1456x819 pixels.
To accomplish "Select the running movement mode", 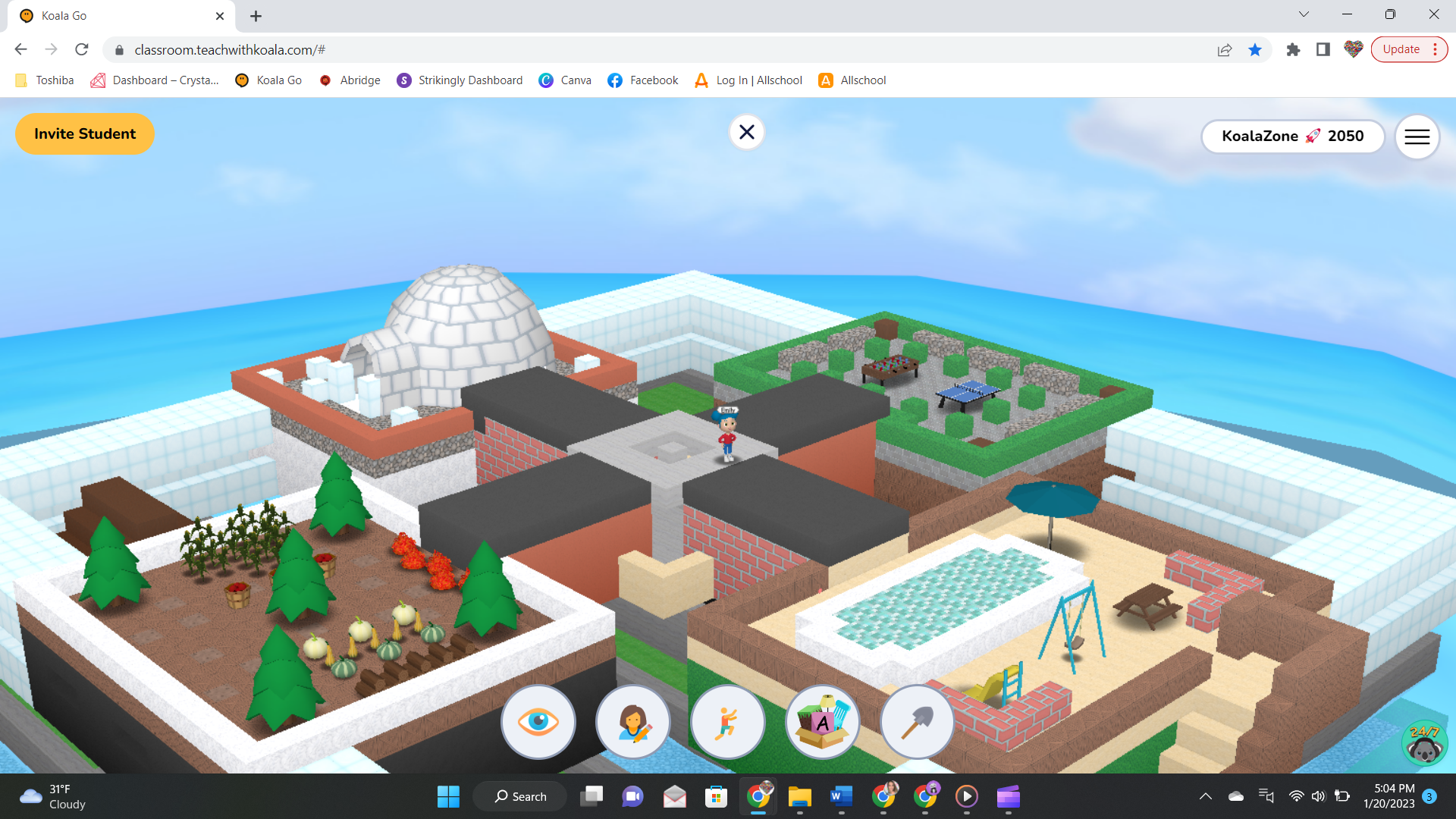I will (727, 721).
